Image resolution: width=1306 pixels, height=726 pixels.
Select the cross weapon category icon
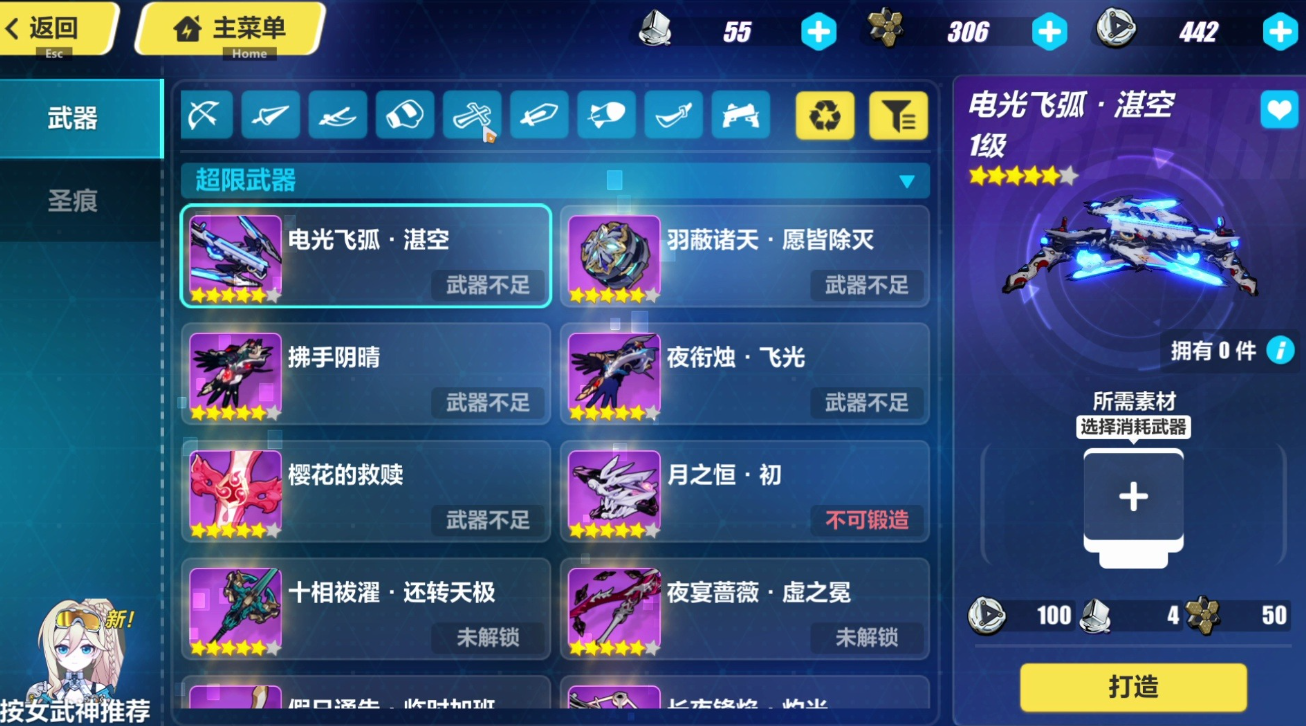pos(471,114)
